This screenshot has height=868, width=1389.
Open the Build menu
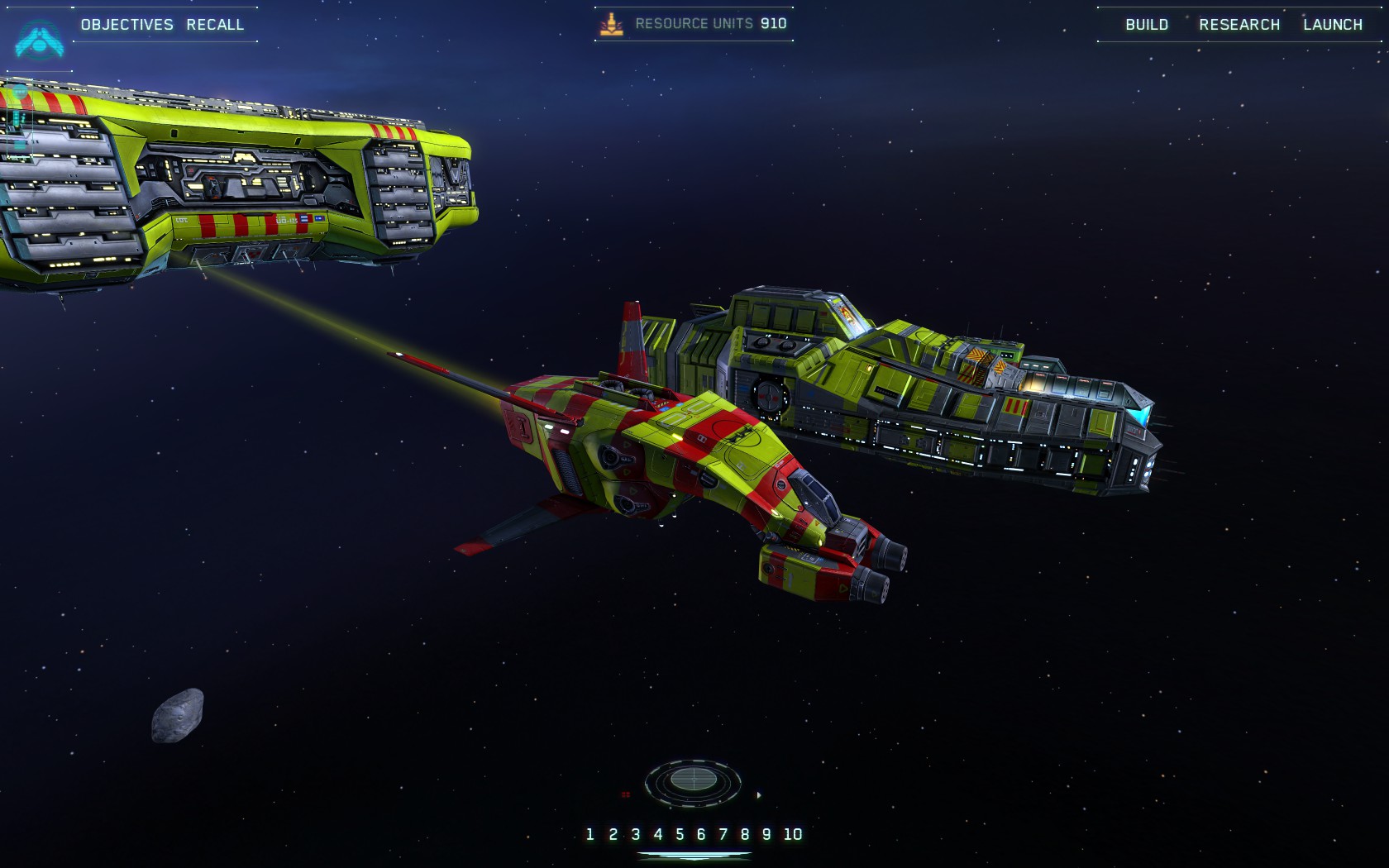pyautogui.click(x=1147, y=25)
